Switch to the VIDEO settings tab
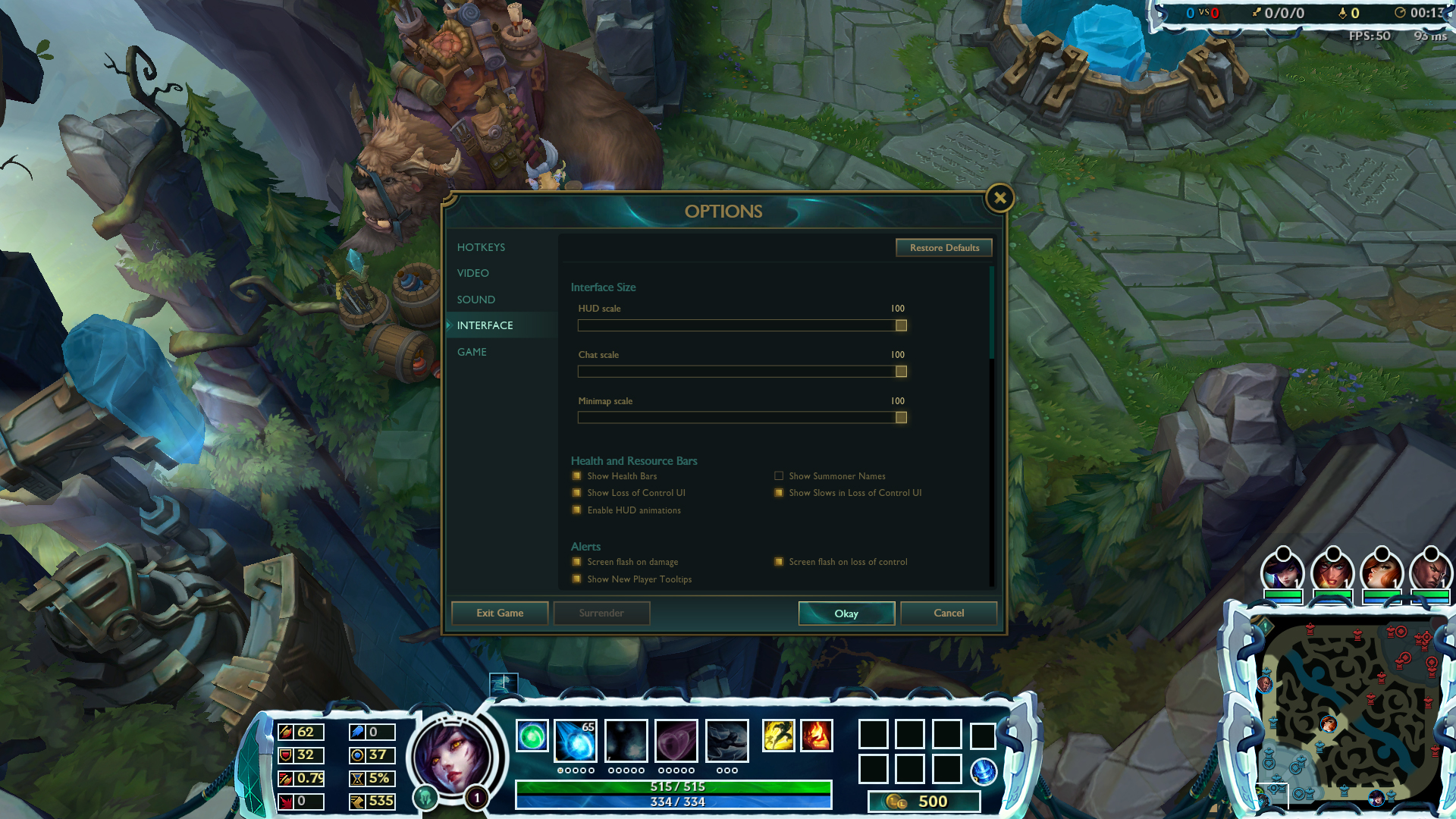This screenshot has width=1456, height=819. click(x=473, y=273)
